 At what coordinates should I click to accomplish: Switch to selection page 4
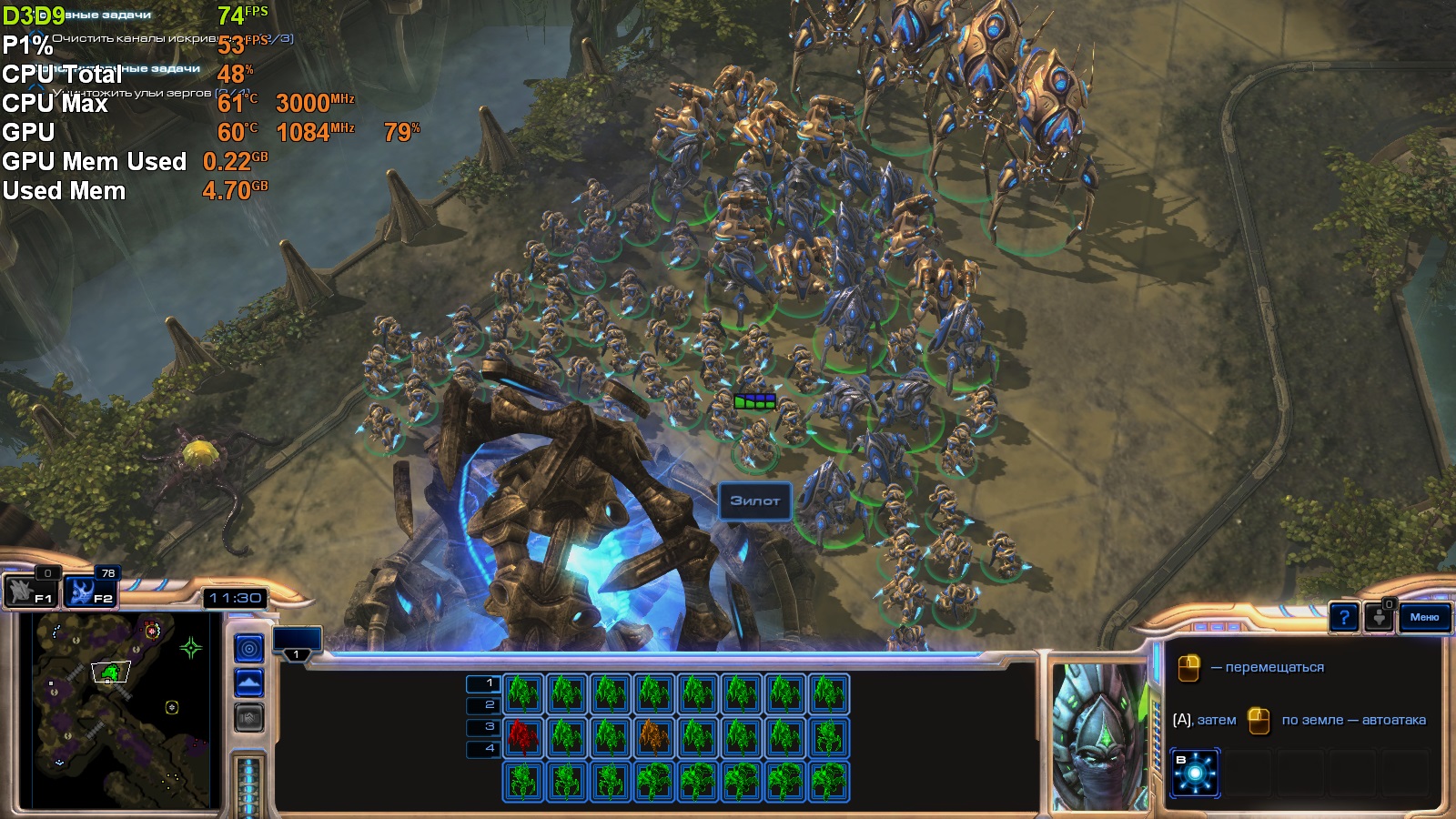pos(482,749)
